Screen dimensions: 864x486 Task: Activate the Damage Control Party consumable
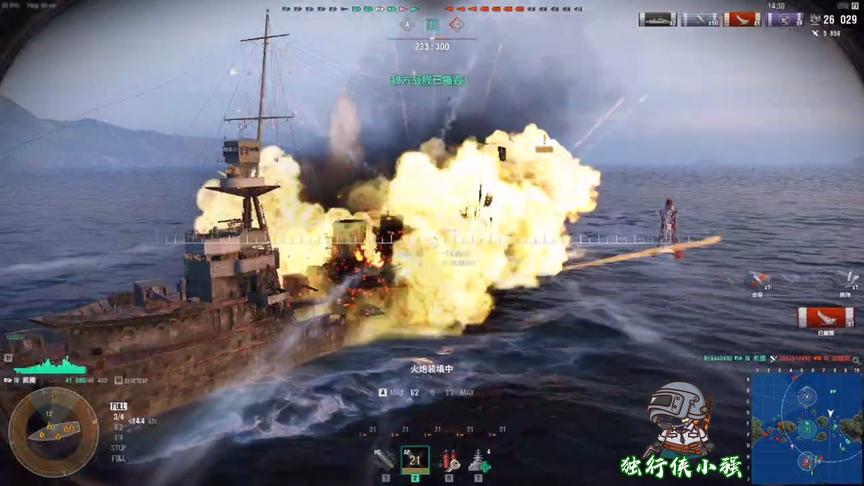pos(449,459)
